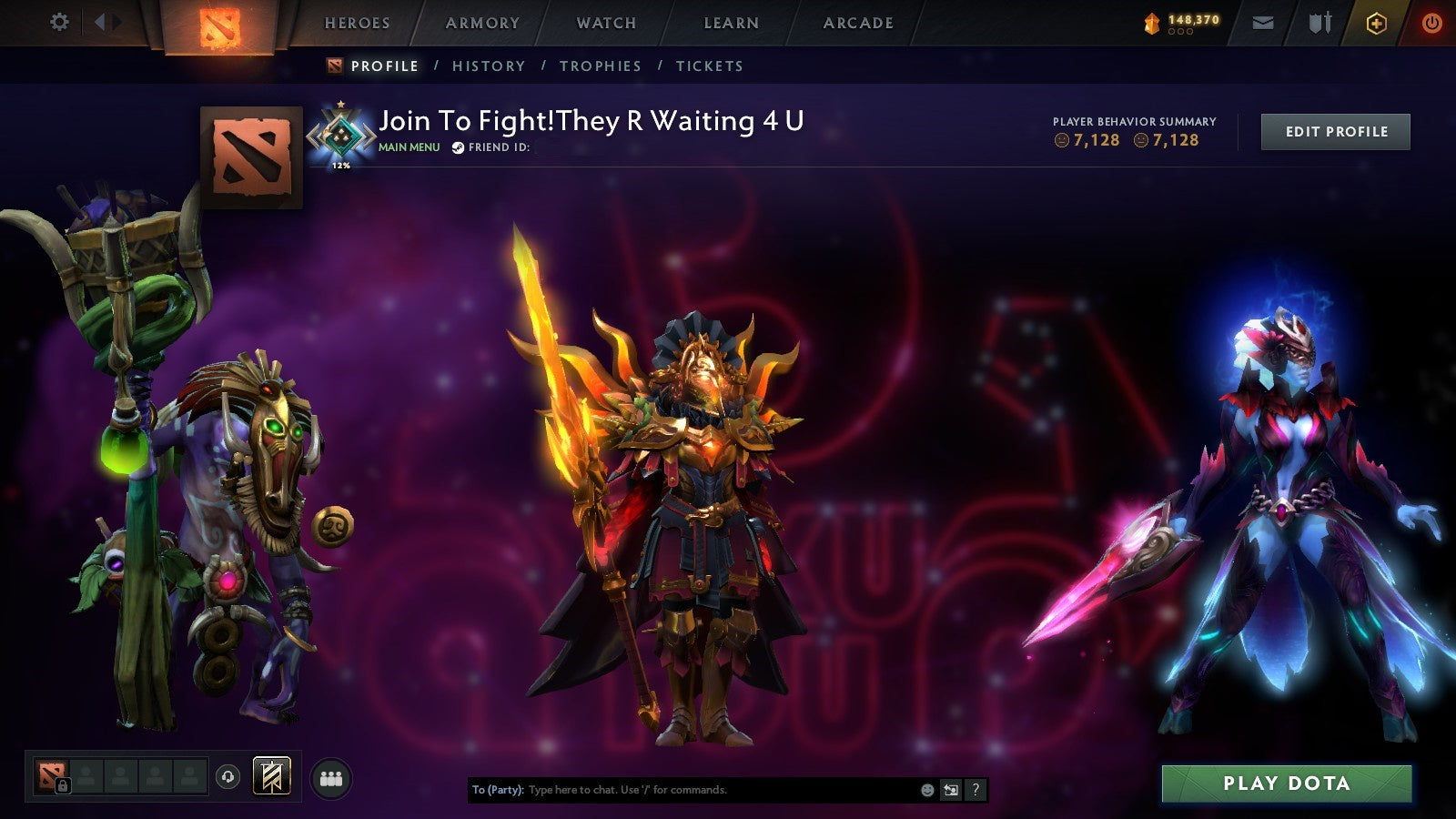Open the settings gear
The image size is (1456, 819).
coord(60,22)
